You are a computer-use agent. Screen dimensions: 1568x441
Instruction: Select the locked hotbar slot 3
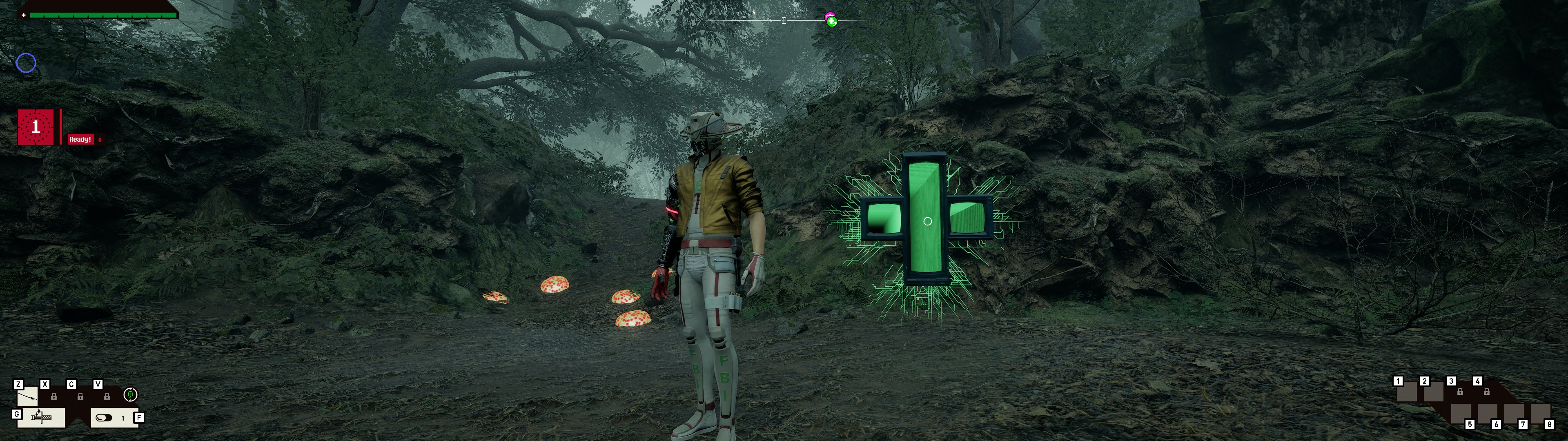point(1460,392)
